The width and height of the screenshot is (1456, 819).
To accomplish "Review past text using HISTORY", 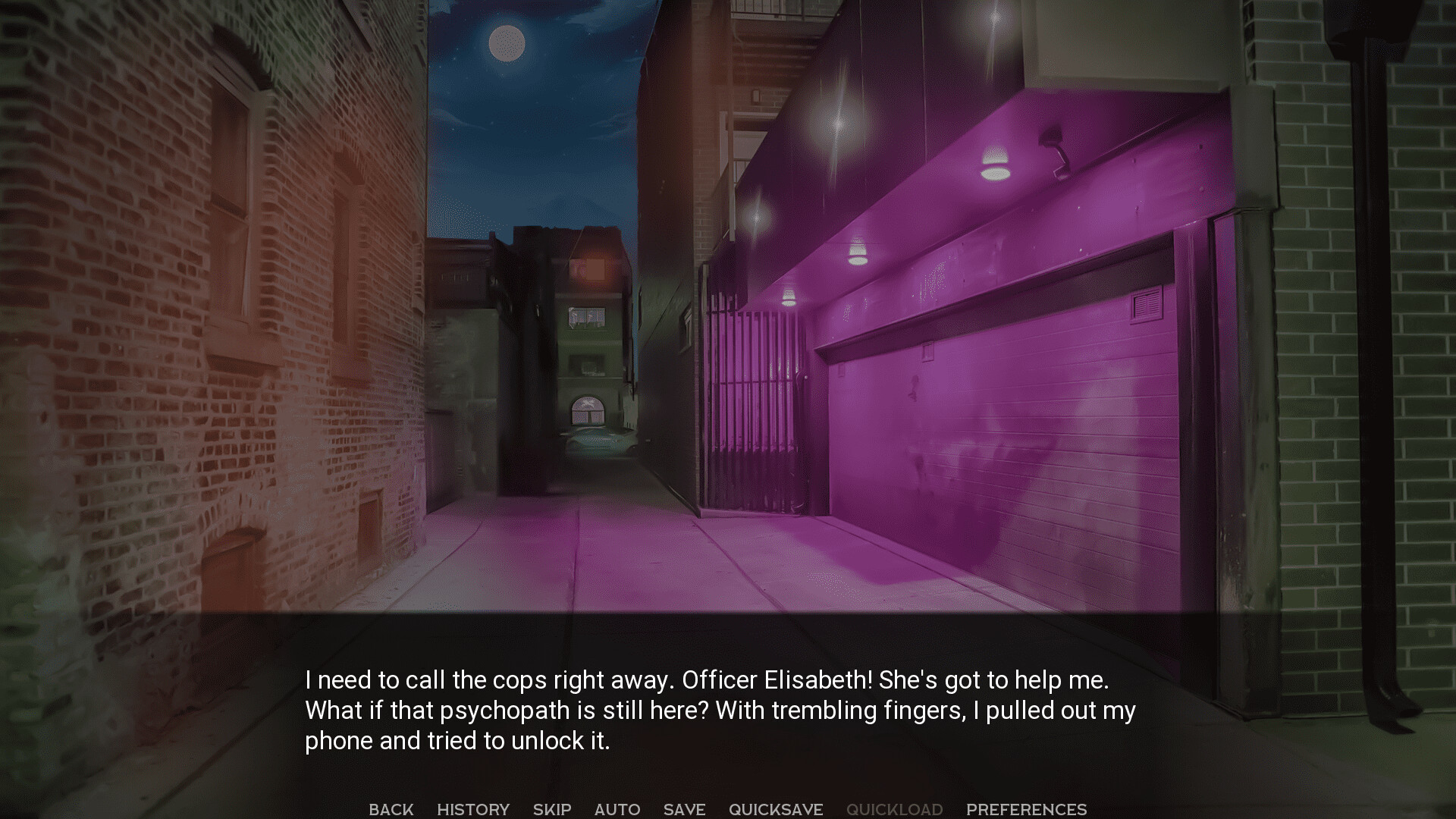I will (473, 809).
